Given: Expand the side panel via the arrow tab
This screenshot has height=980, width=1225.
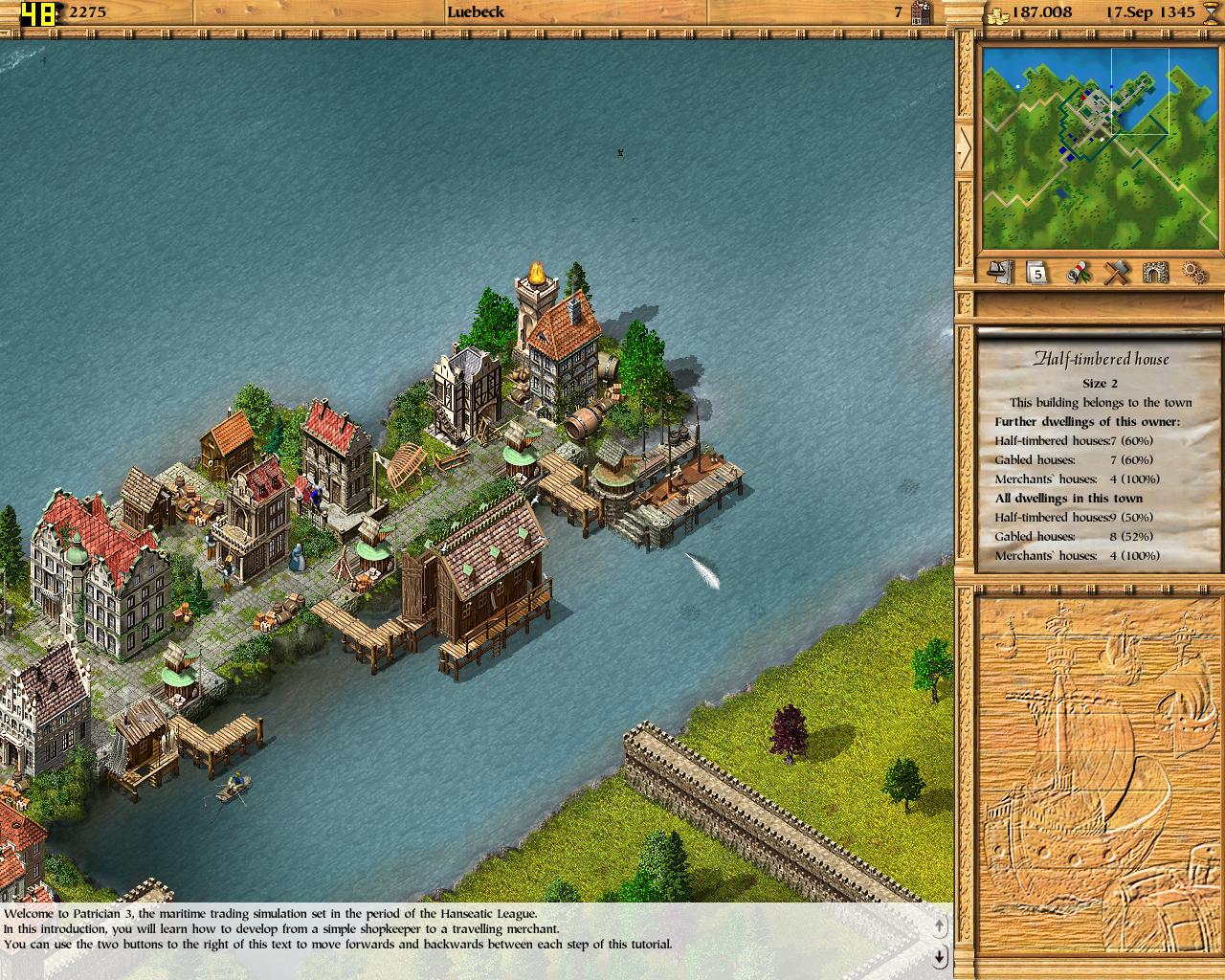Looking at the screenshot, I should pos(964,148).
